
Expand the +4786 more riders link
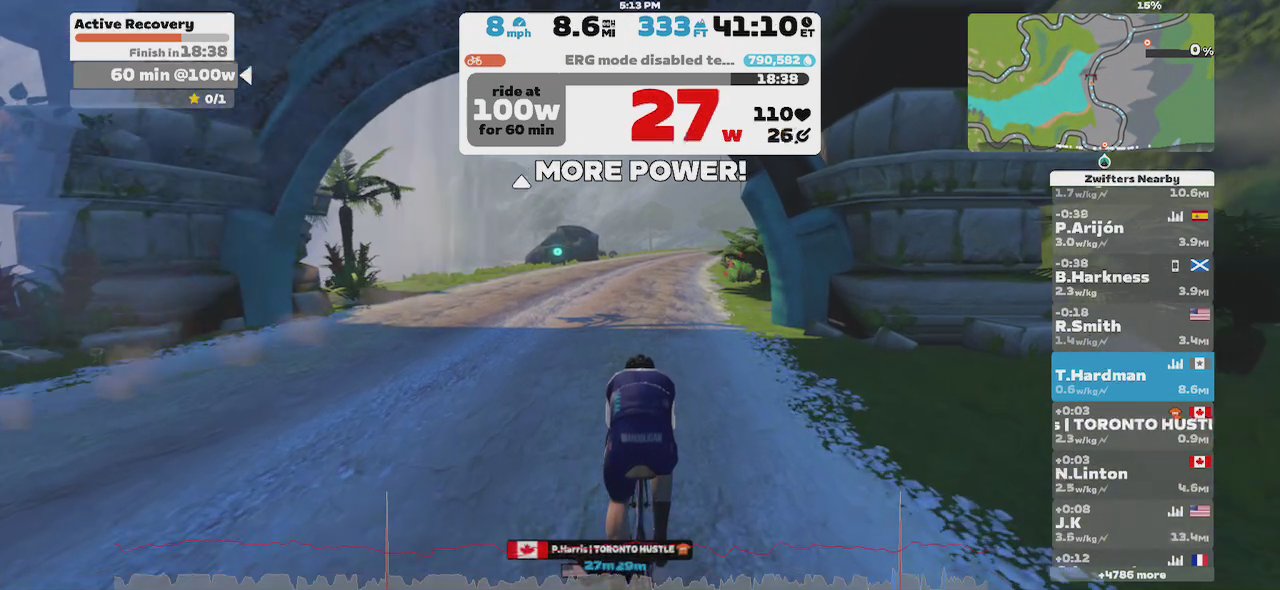pyautogui.click(x=1131, y=575)
